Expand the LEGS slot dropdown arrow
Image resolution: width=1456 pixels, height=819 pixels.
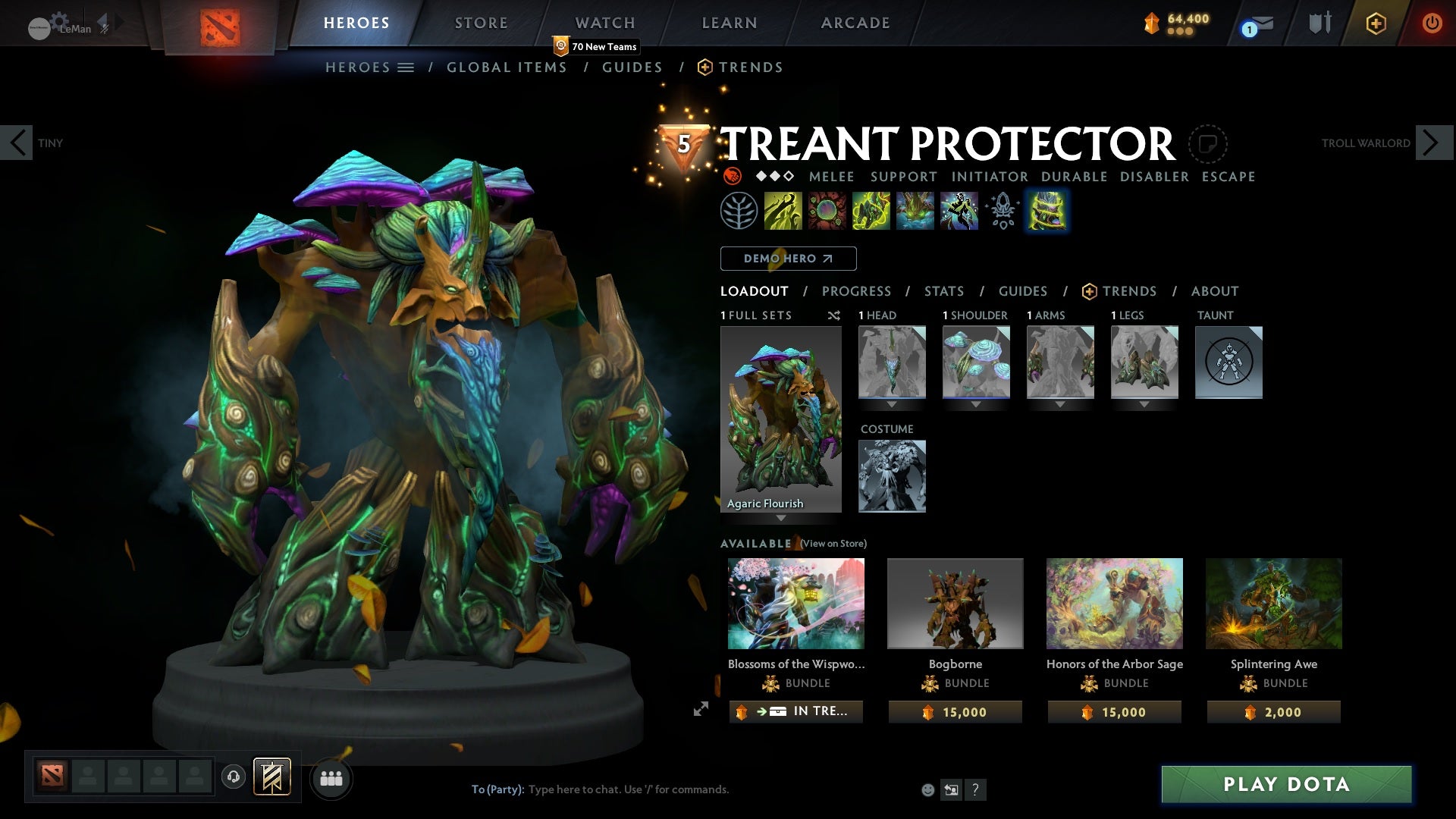(1145, 403)
